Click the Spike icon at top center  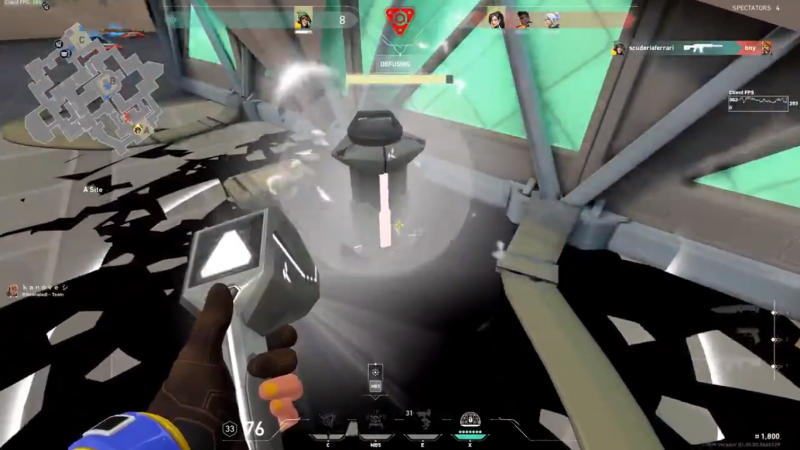[399, 19]
